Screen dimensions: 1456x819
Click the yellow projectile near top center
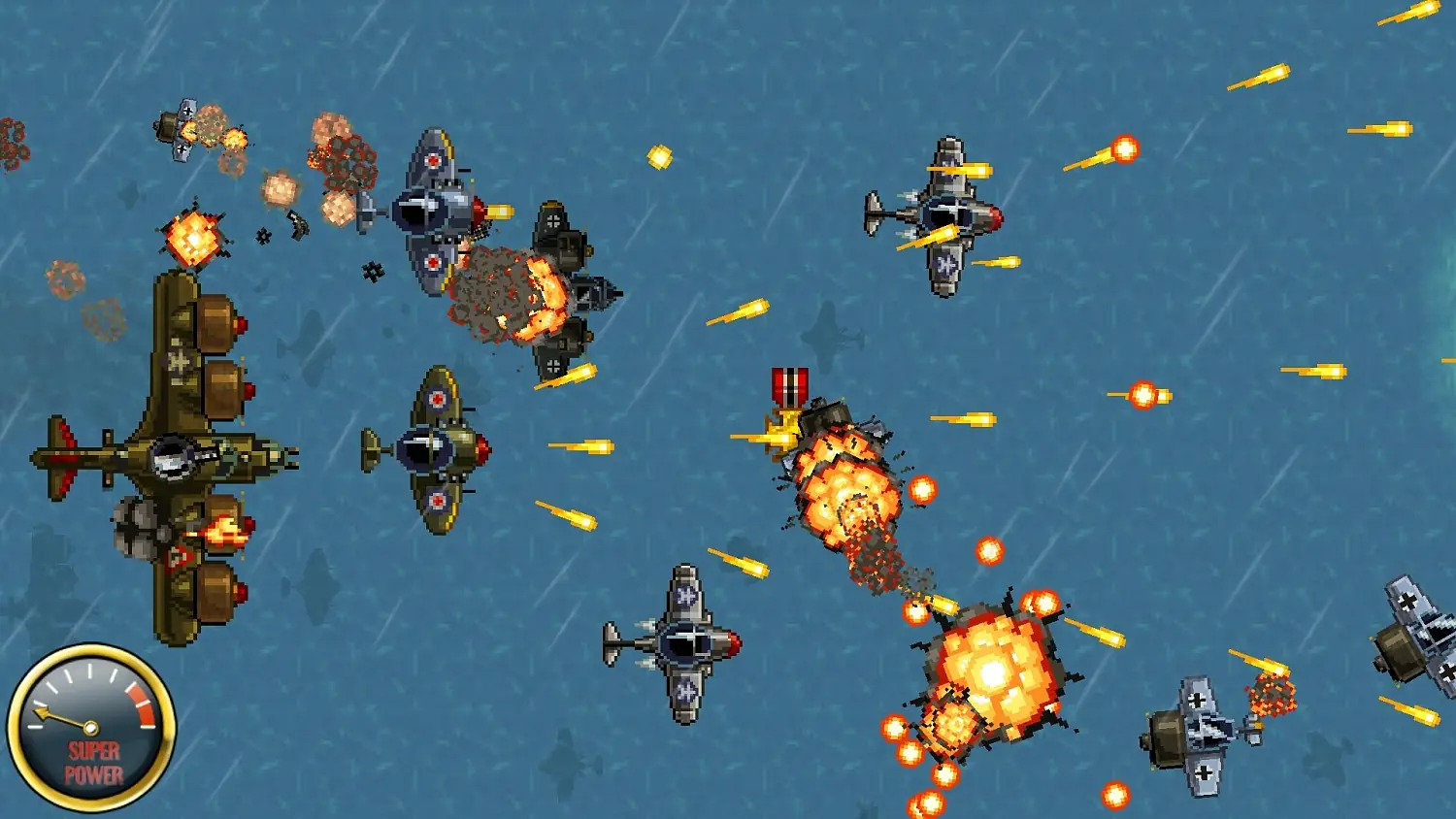[661, 155]
